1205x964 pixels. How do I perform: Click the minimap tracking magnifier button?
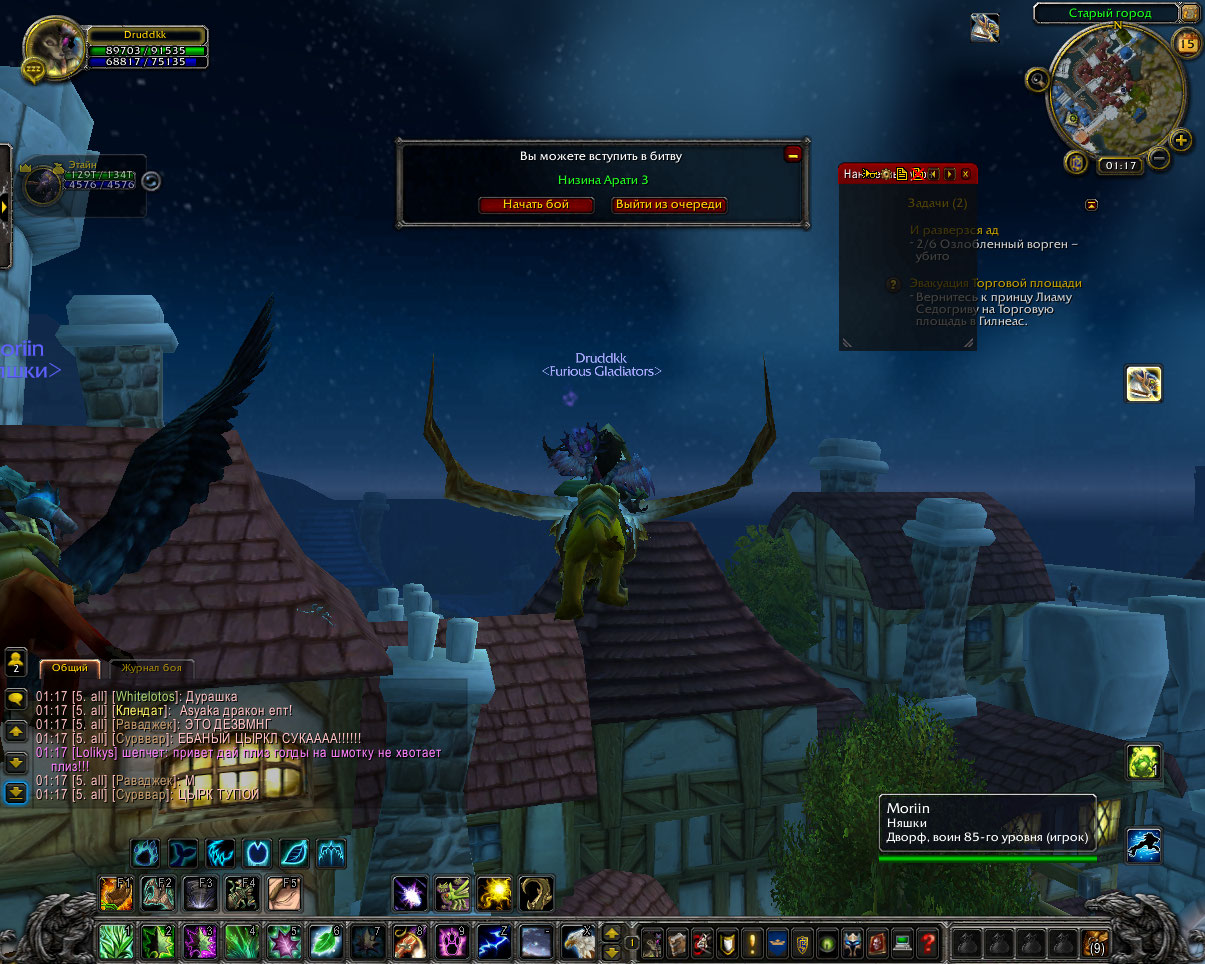point(1038,79)
